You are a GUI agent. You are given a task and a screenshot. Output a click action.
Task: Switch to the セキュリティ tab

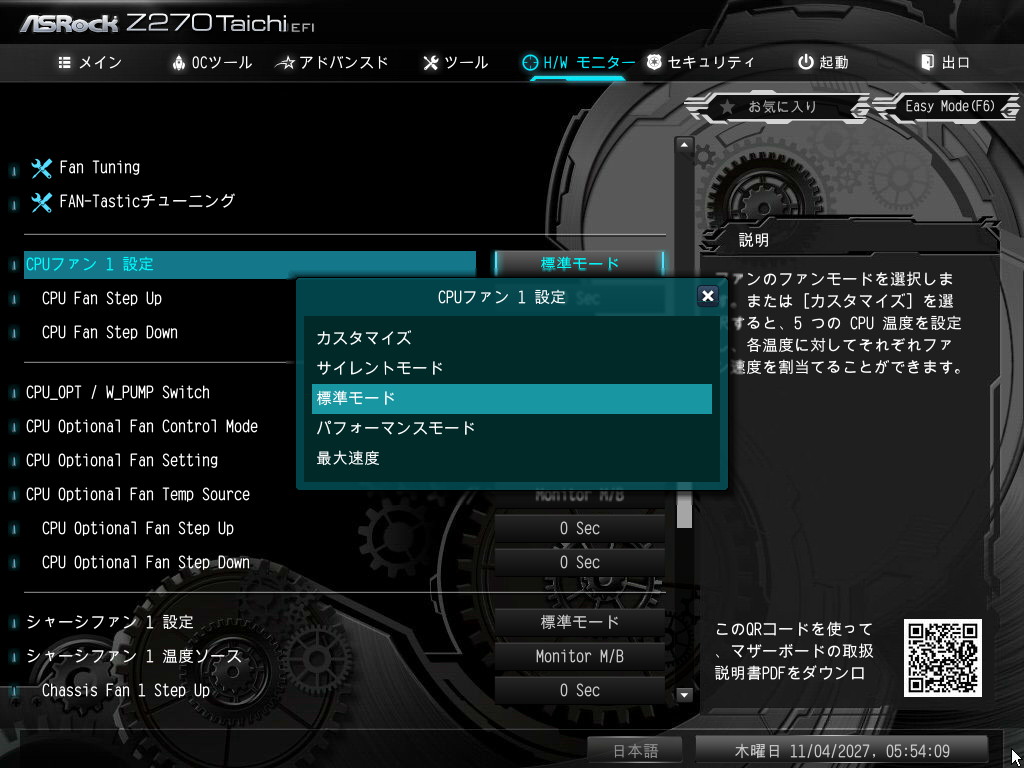700,62
